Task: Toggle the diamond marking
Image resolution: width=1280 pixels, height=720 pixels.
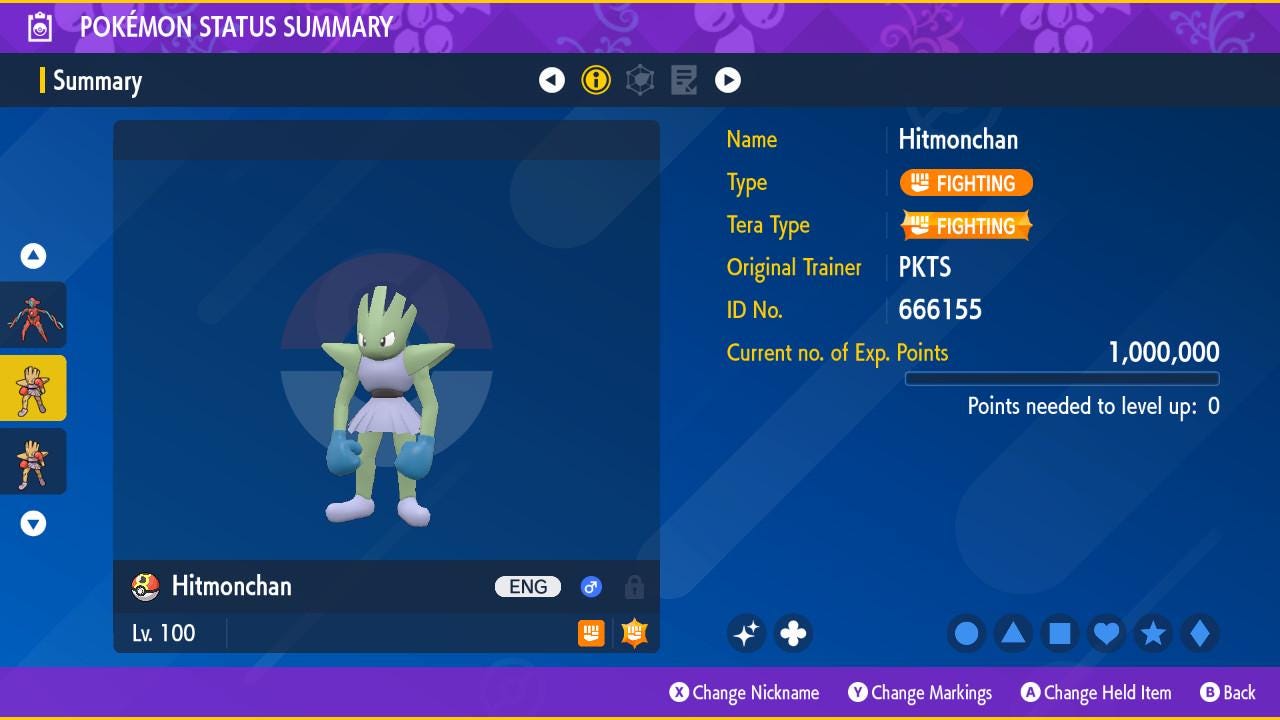Action: tap(1199, 633)
